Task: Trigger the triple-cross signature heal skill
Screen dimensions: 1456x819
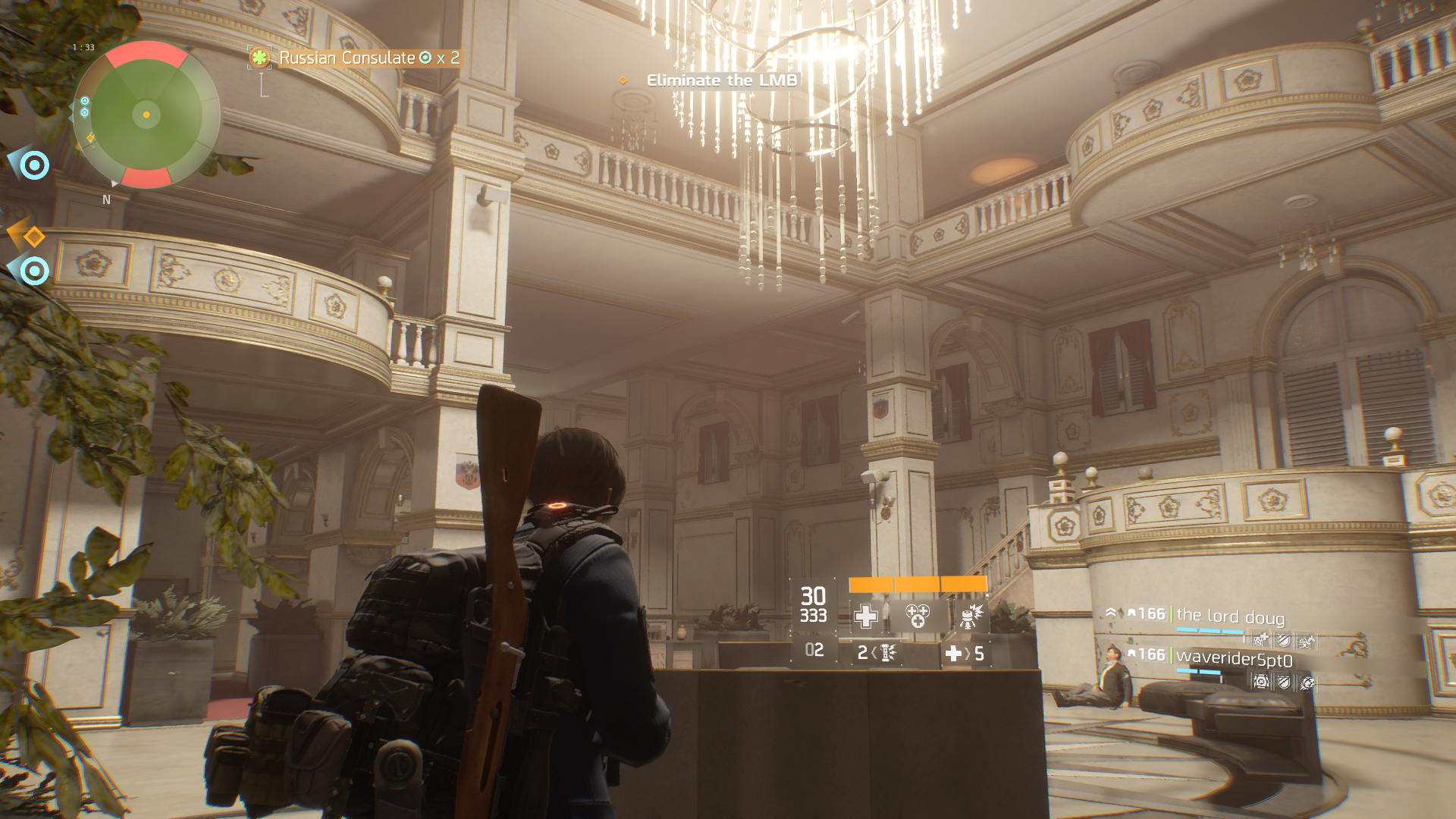Action: [918, 616]
